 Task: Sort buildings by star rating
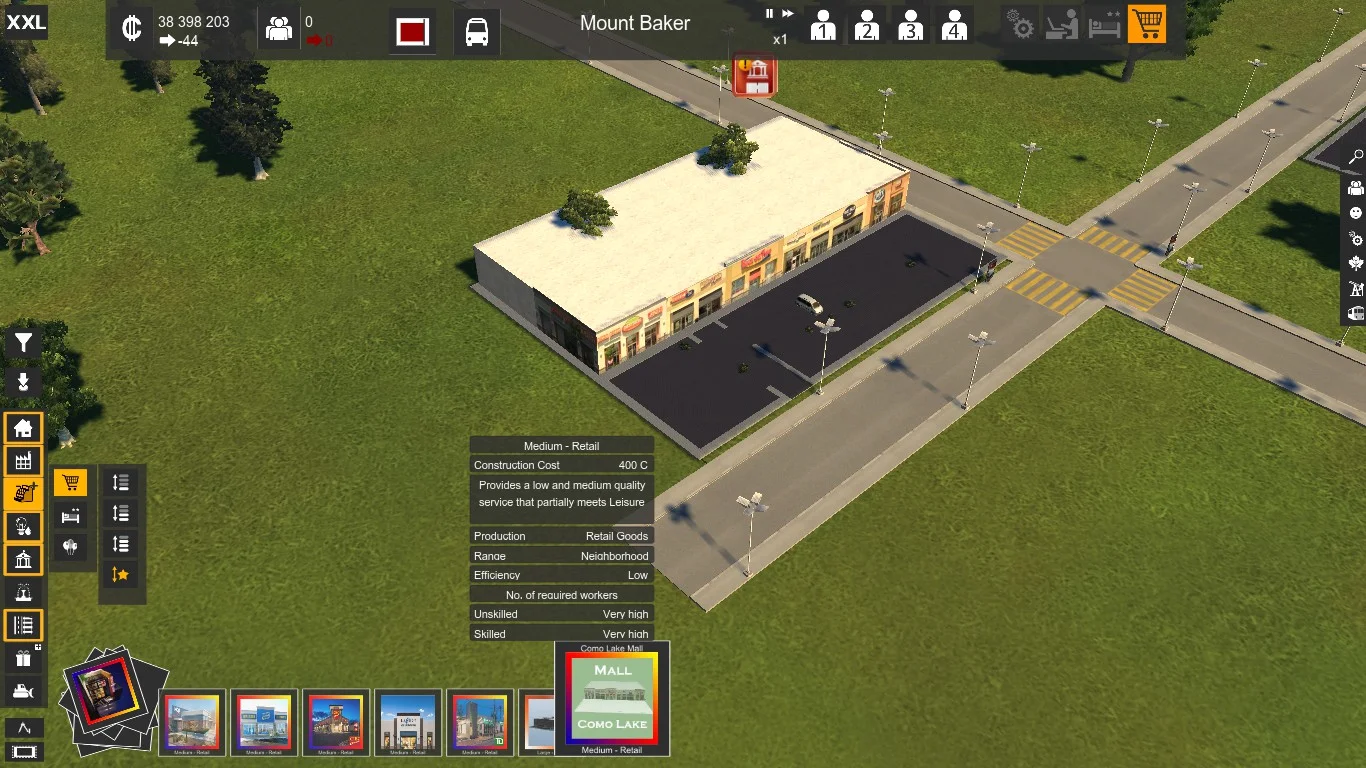click(120, 574)
